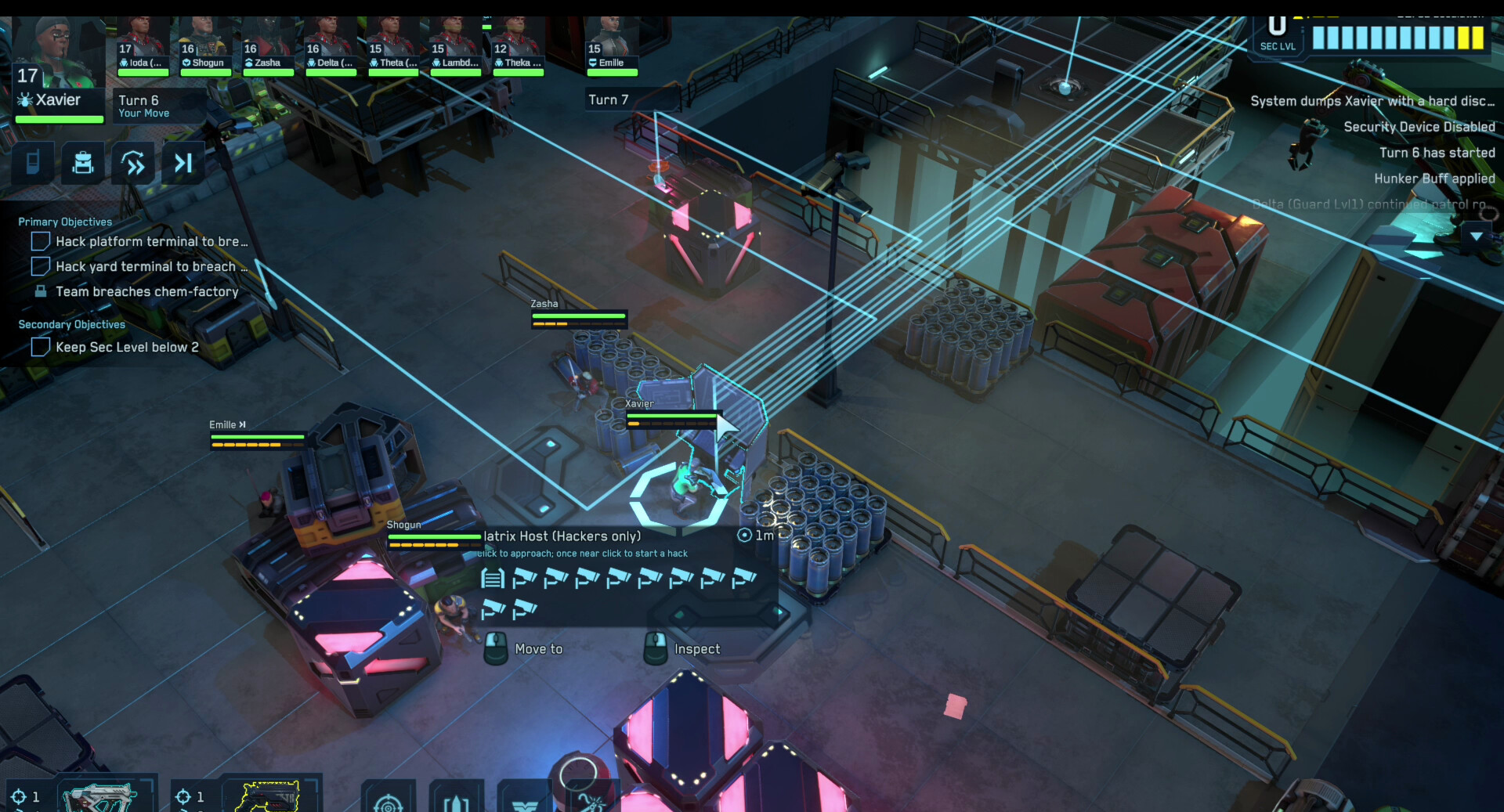Choose Move to in the tooltip
Viewport: 1504px width, 812px height.
tap(537, 648)
